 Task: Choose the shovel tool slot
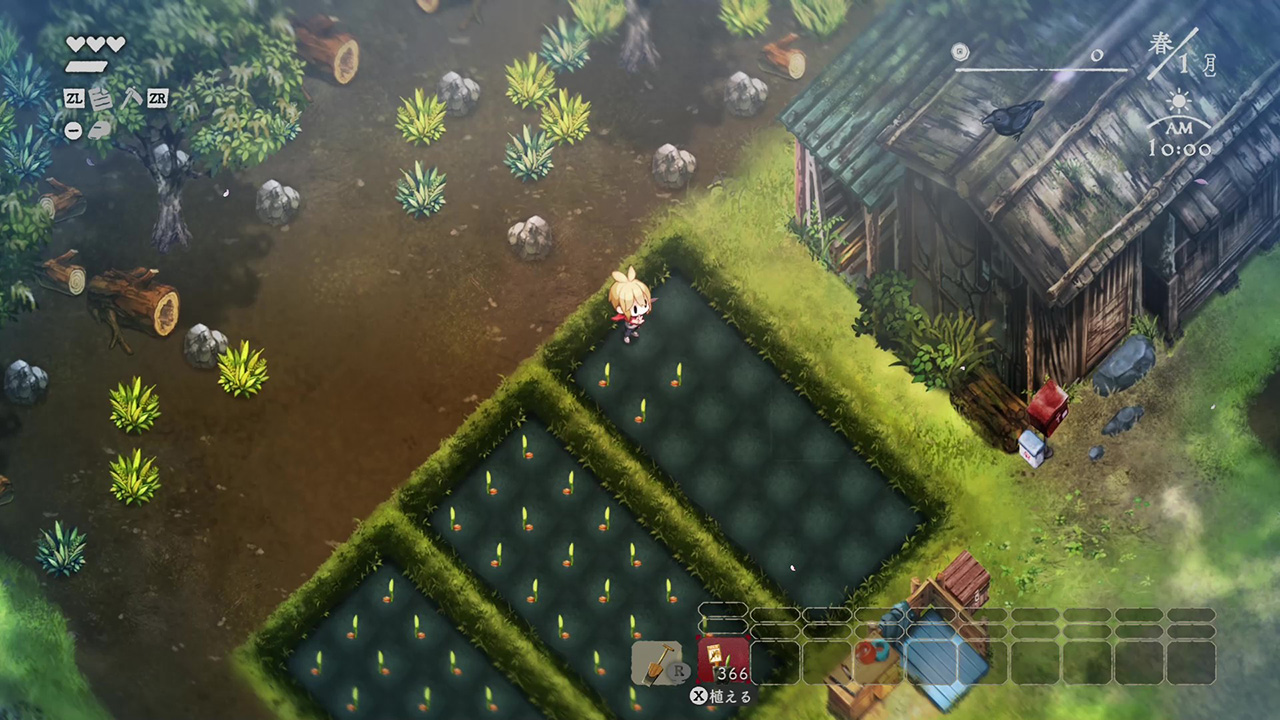[656, 662]
